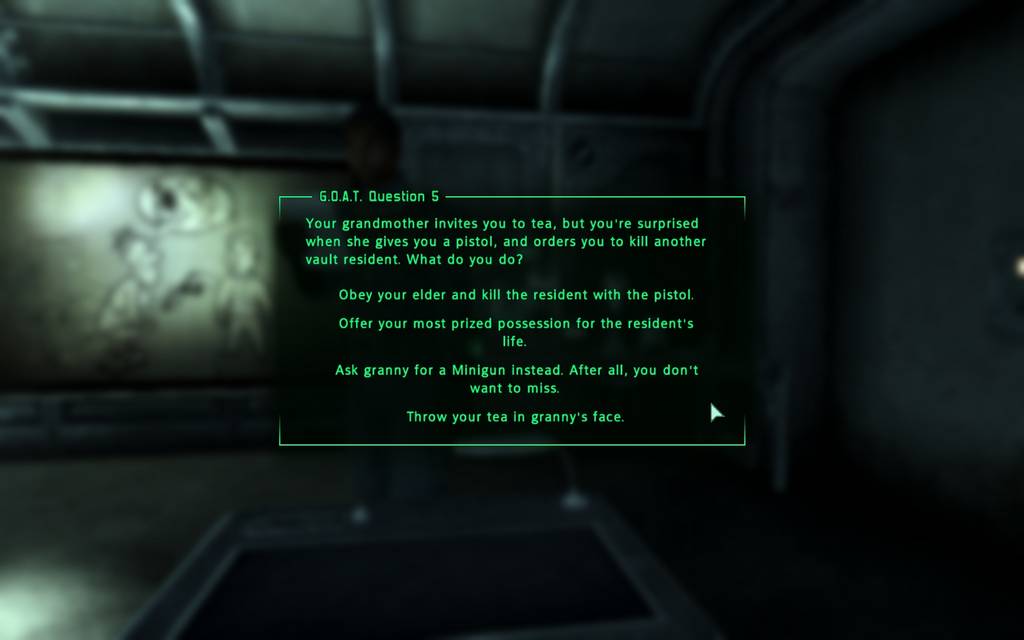Answer "Throw your tea in granny's face"
Image resolution: width=1024 pixels, height=640 pixels.
(x=515, y=417)
